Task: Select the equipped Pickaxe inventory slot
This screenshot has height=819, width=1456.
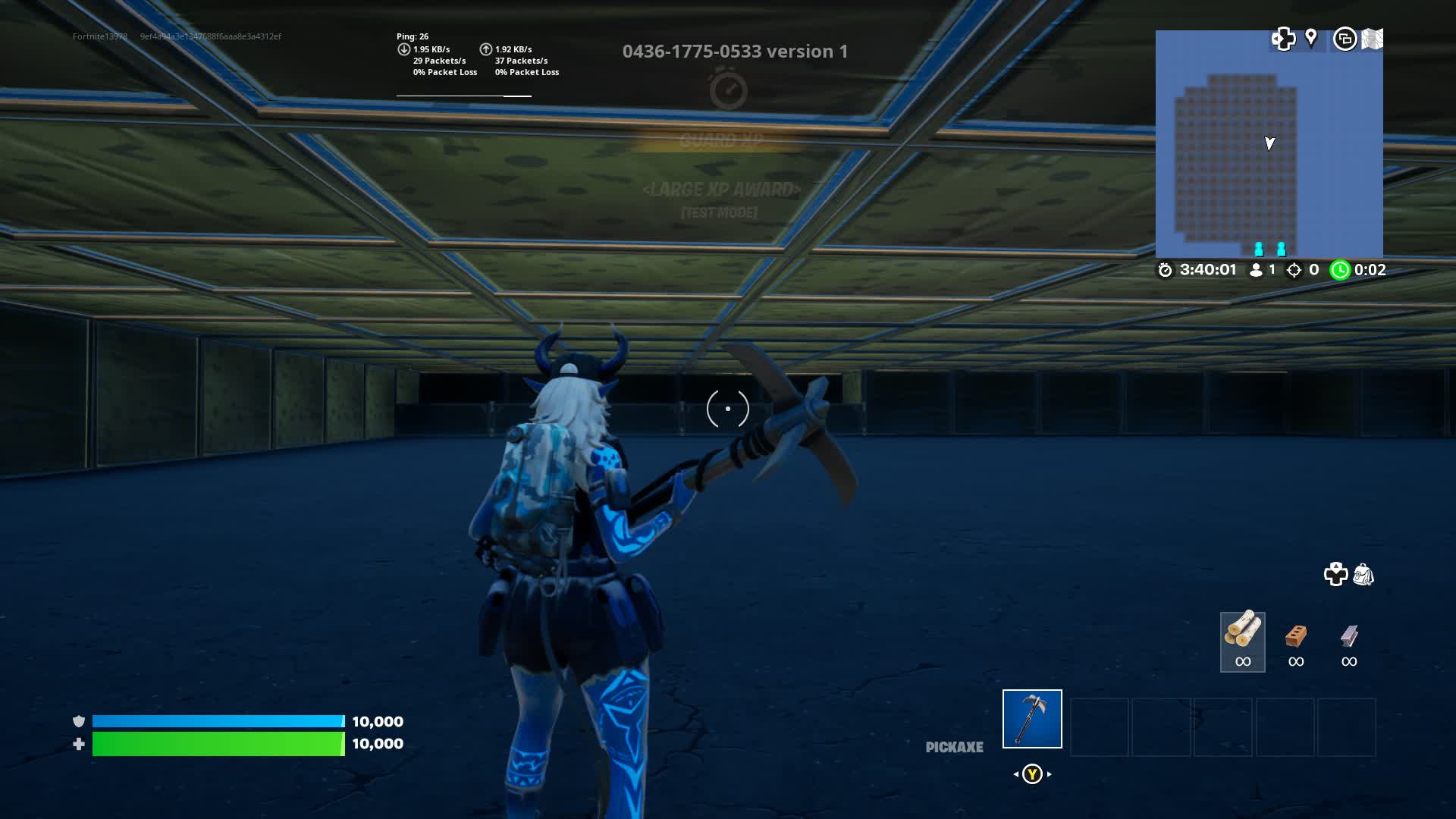Action: (x=1031, y=718)
